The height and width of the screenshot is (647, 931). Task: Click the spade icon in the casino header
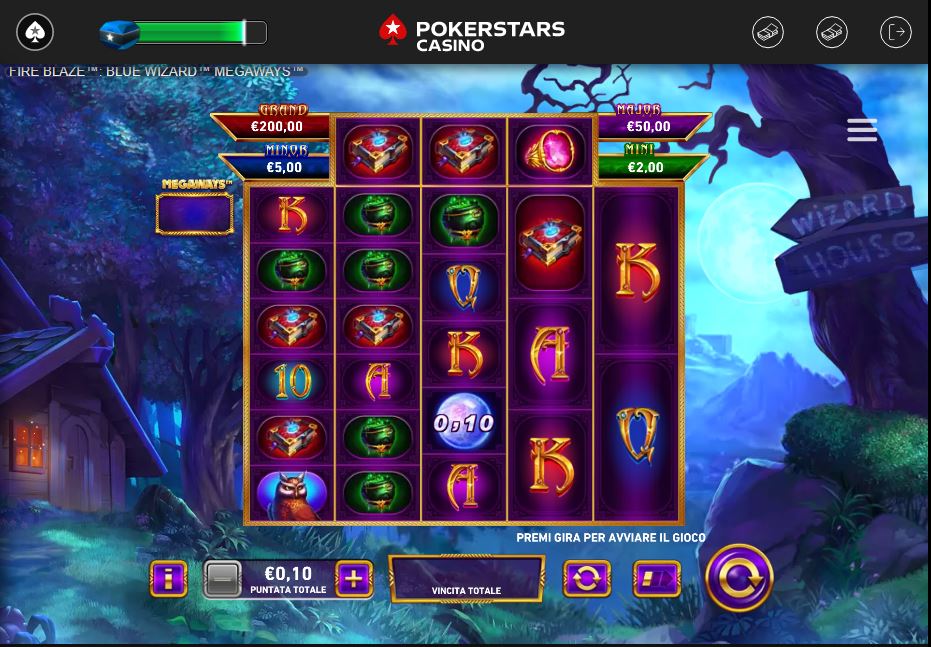35,32
